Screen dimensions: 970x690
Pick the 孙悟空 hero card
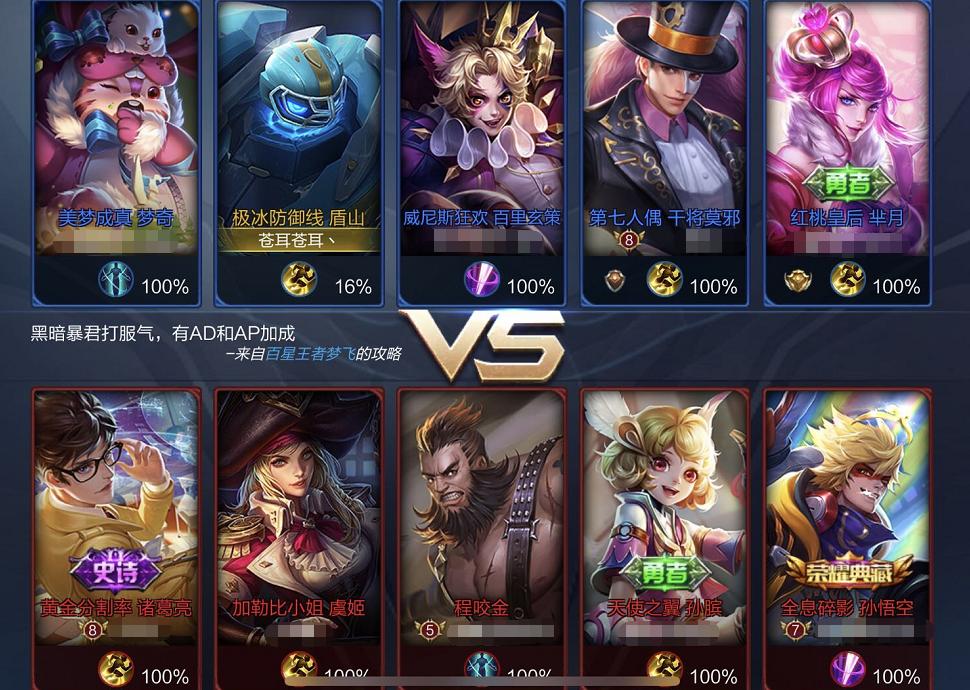pyautogui.click(x=847, y=510)
